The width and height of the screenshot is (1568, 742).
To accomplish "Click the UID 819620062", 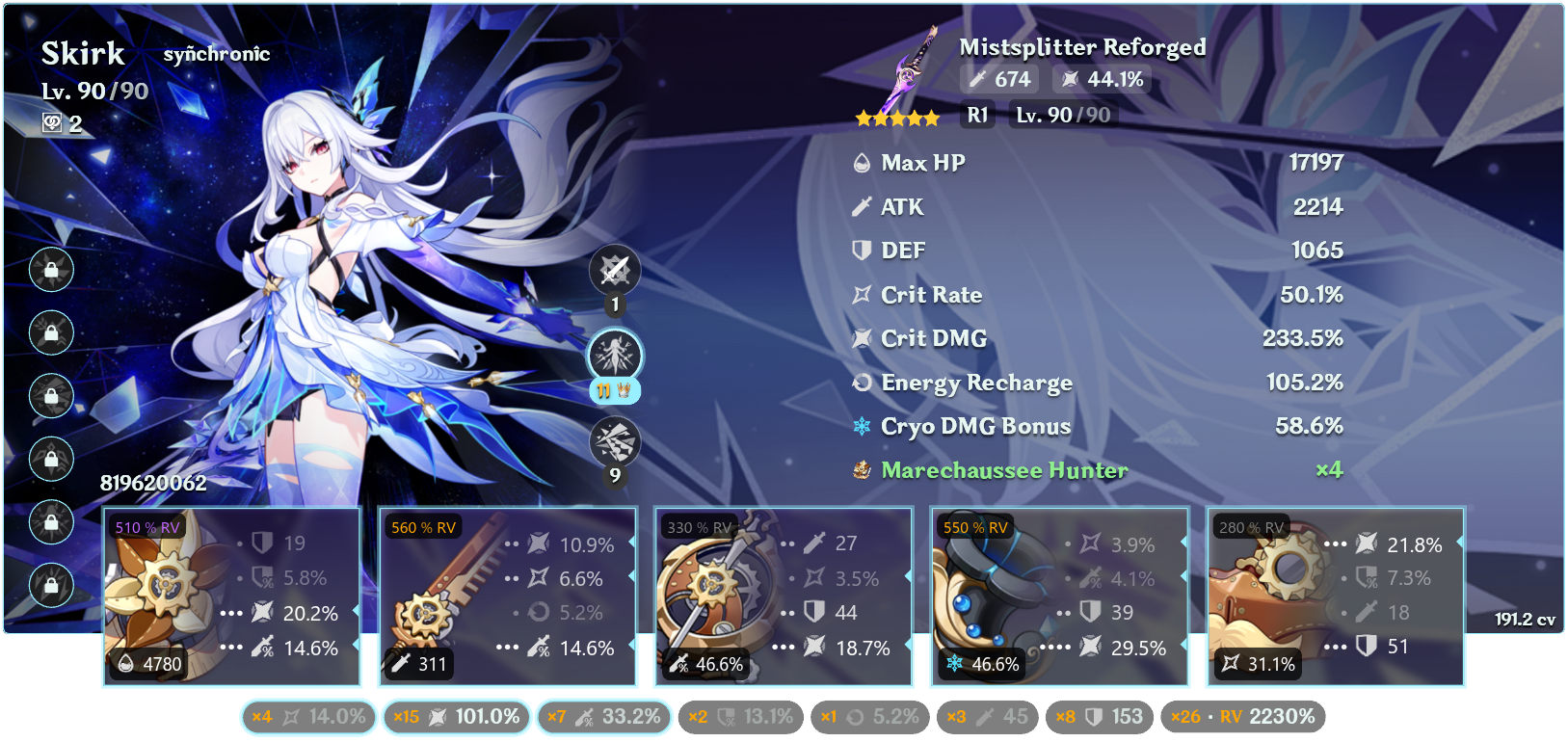I will click(x=152, y=484).
